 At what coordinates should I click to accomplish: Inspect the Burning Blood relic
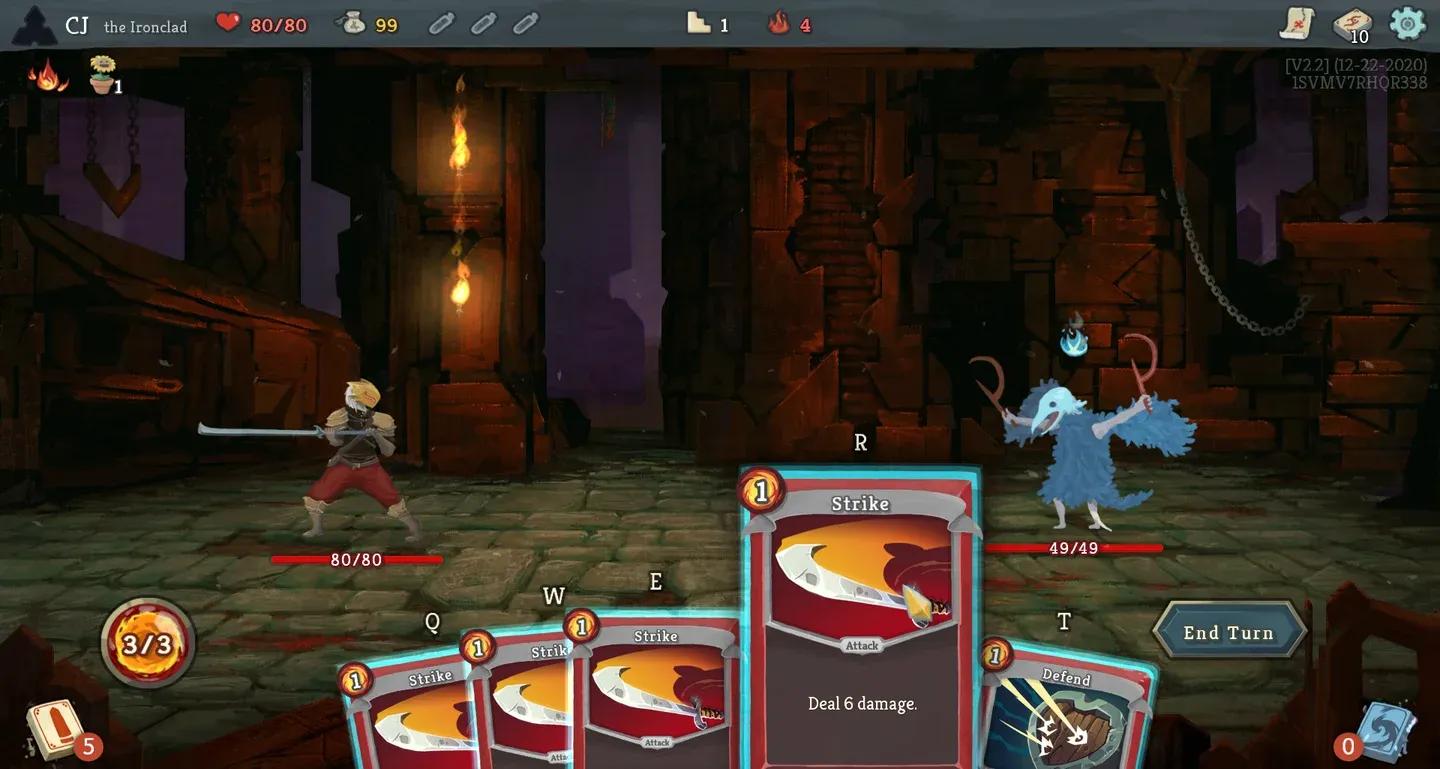pyautogui.click(x=47, y=76)
